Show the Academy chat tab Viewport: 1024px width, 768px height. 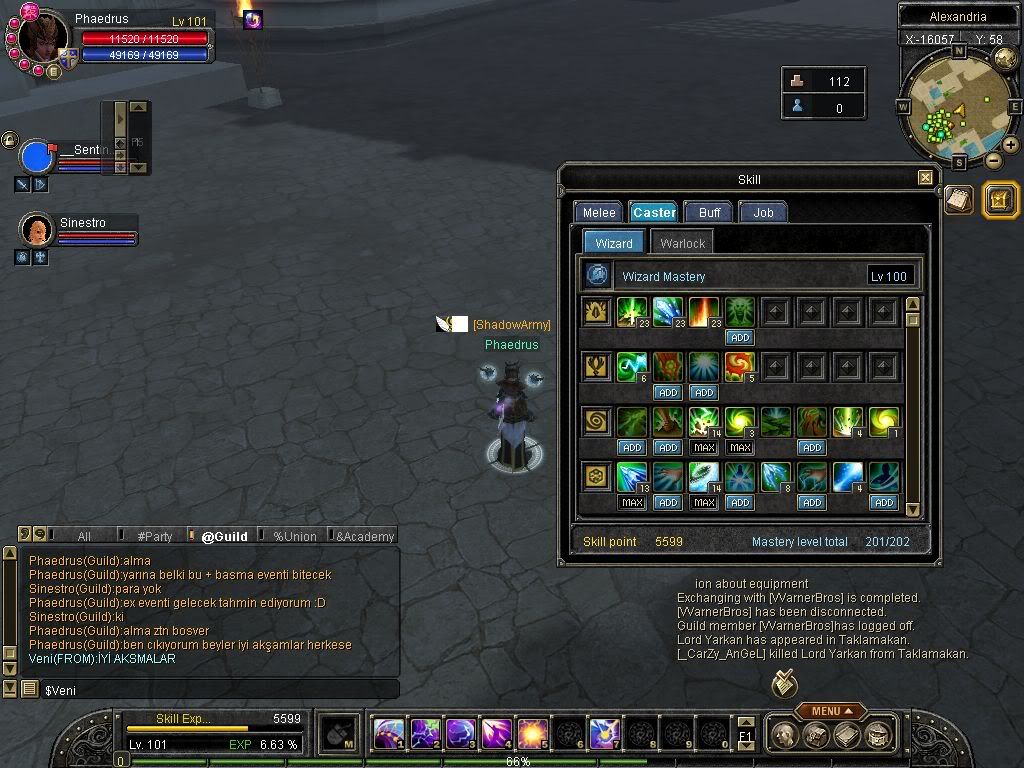(365, 536)
